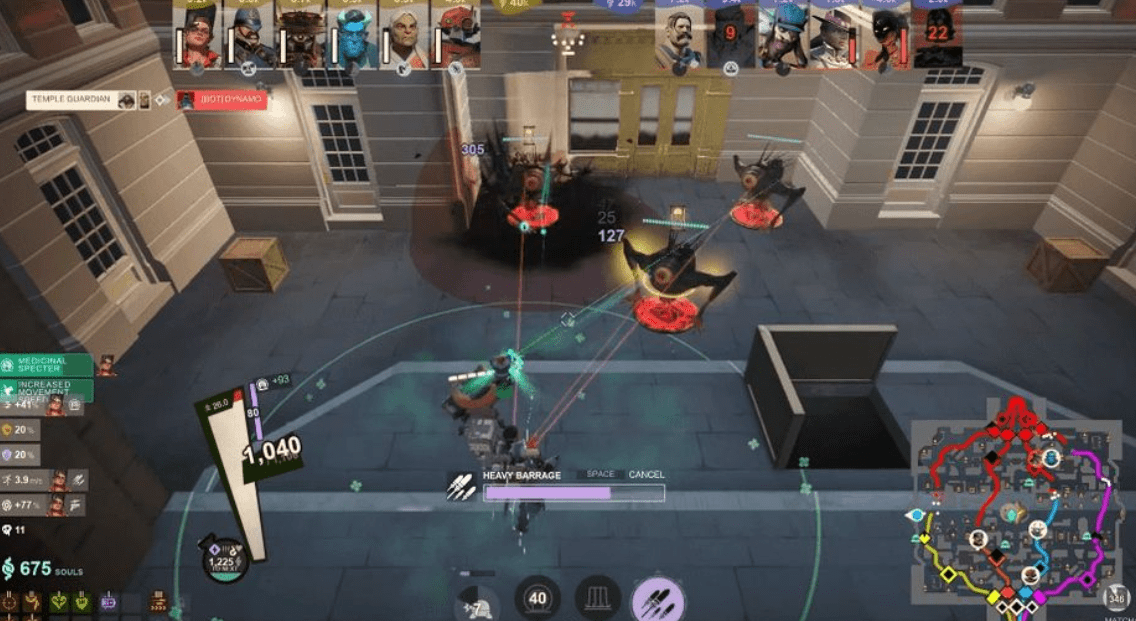Click the purple item icon in inventory

[108, 601]
